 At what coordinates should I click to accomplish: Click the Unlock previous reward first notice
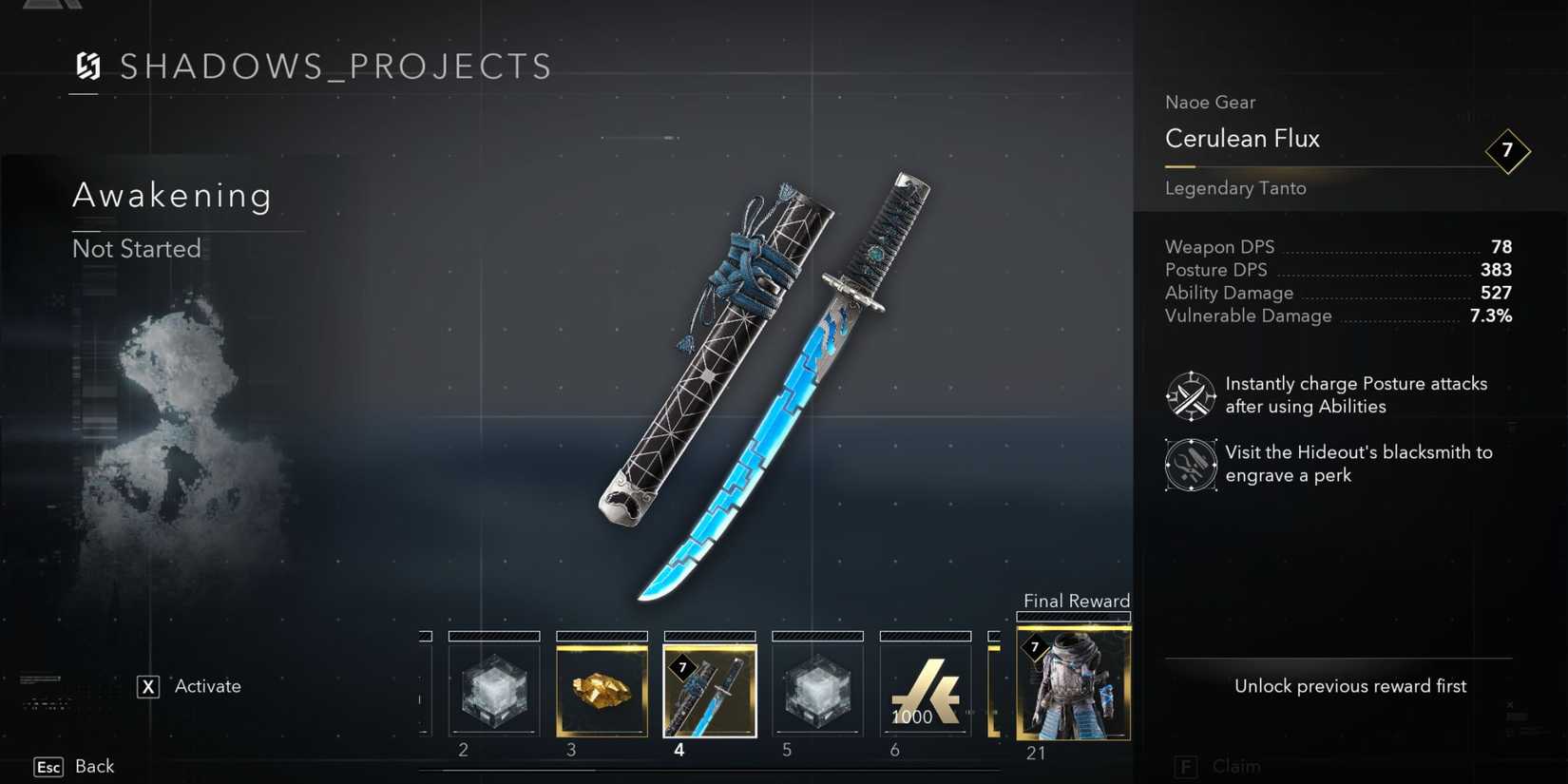[1349, 685]
